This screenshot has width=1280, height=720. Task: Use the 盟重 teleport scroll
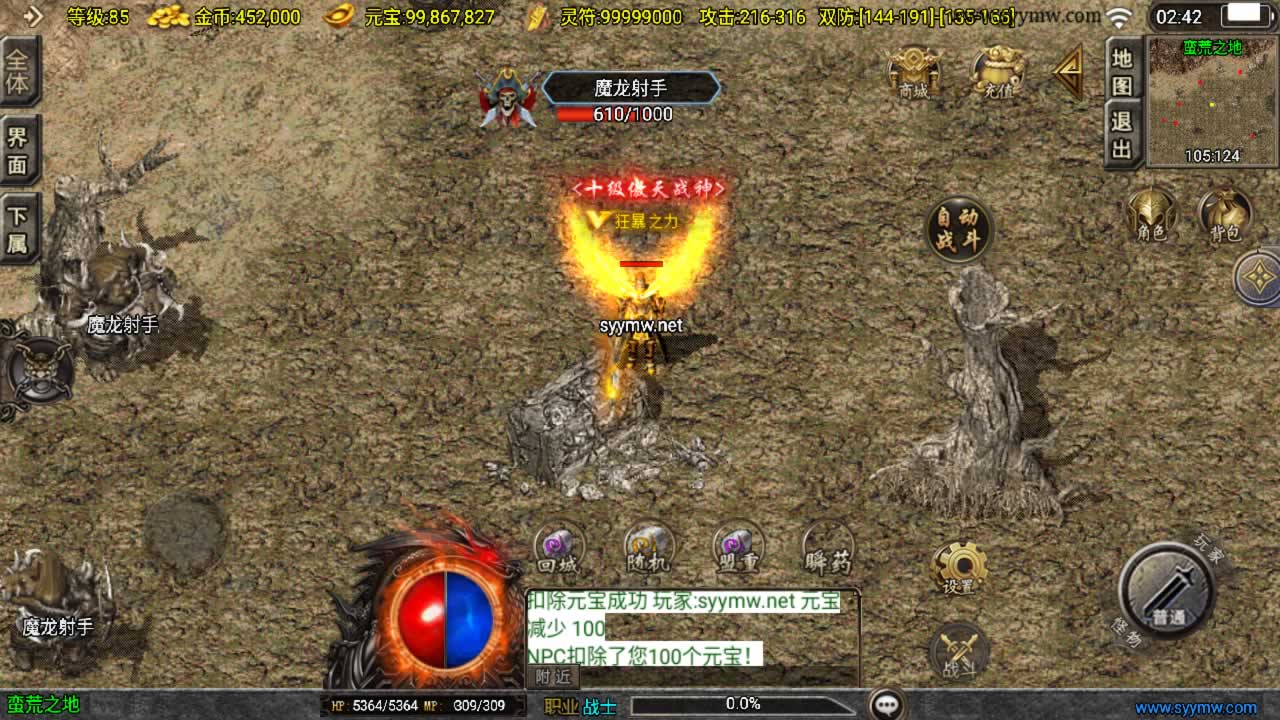738,549
